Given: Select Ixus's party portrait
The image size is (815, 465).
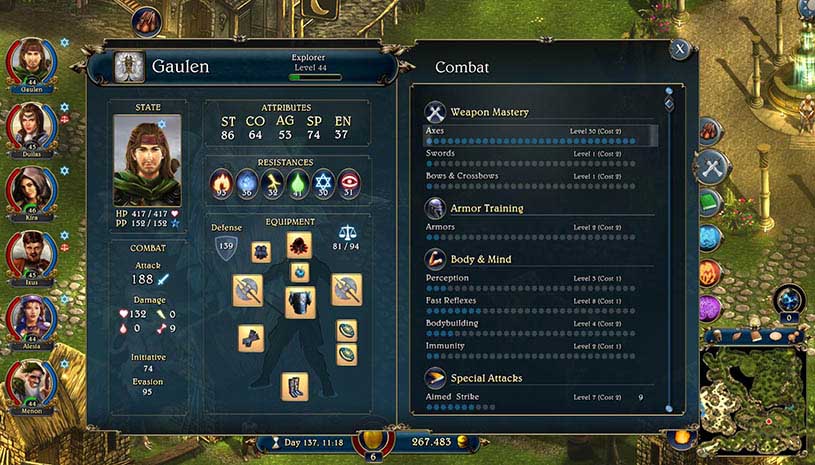Looking at the screenshot, I should pyautogui.click(x=31, y=254).
